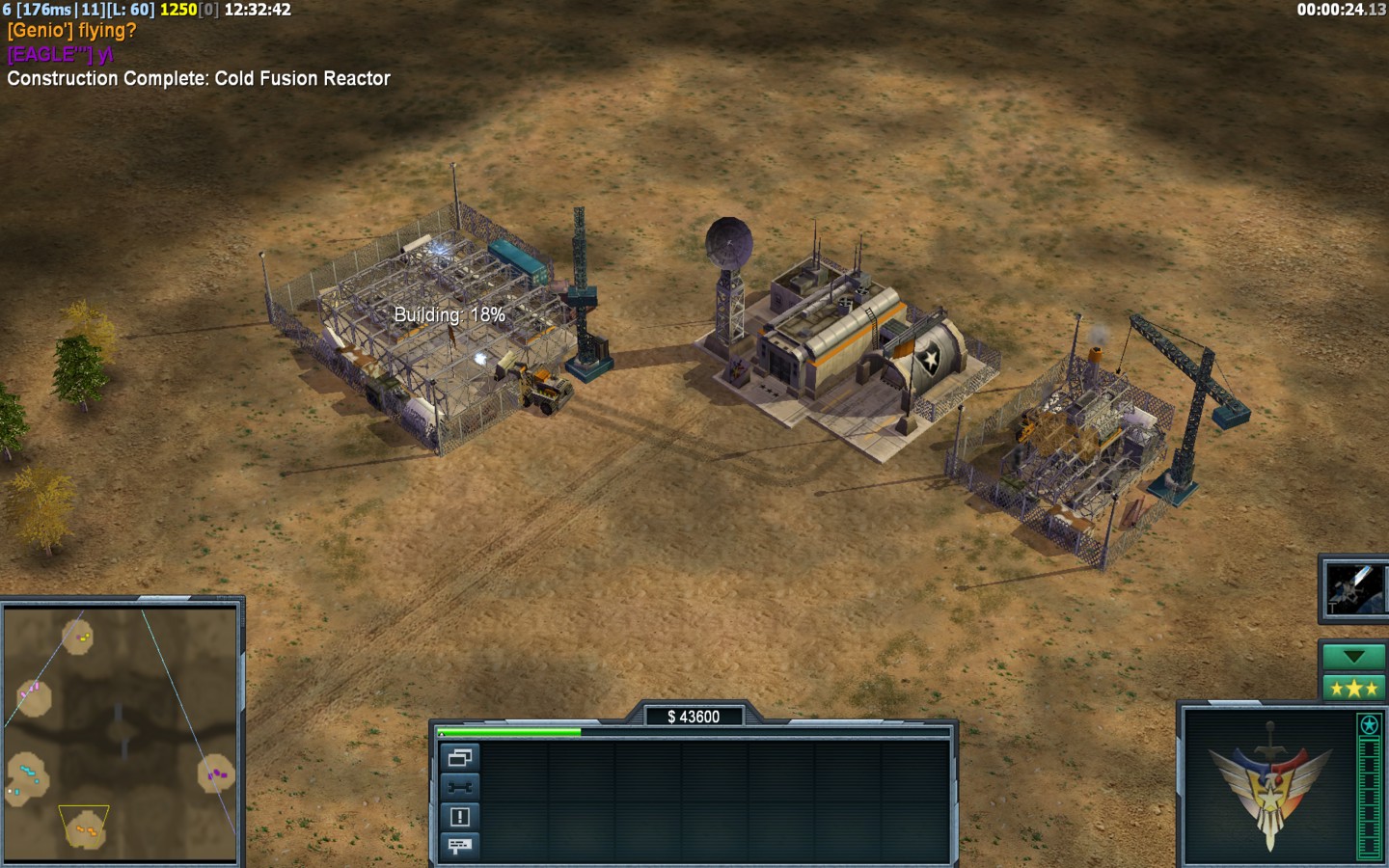Image resolution: width=1389 pixels, height=868 pixels.
Task: Activate the satellite power shortcut icon
Action: pyautogui.click(x=1353, y=588)
